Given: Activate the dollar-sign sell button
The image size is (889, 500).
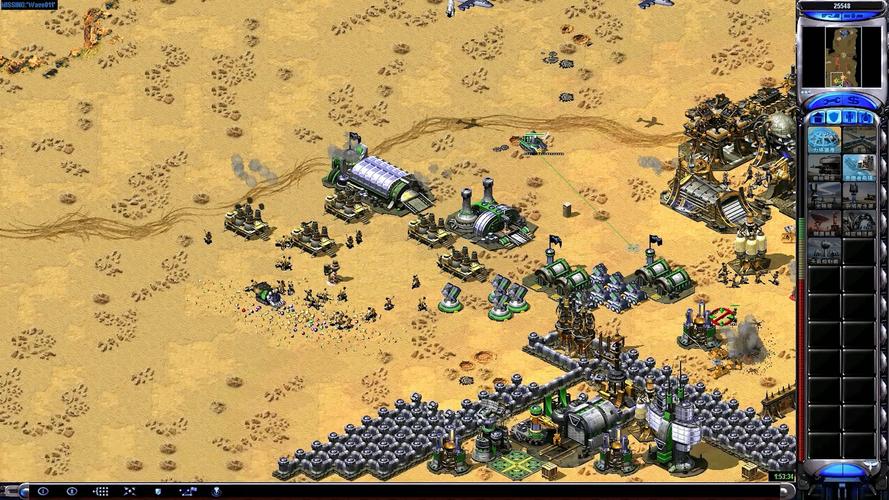Looking at the screenshot, I should point(853,100).
